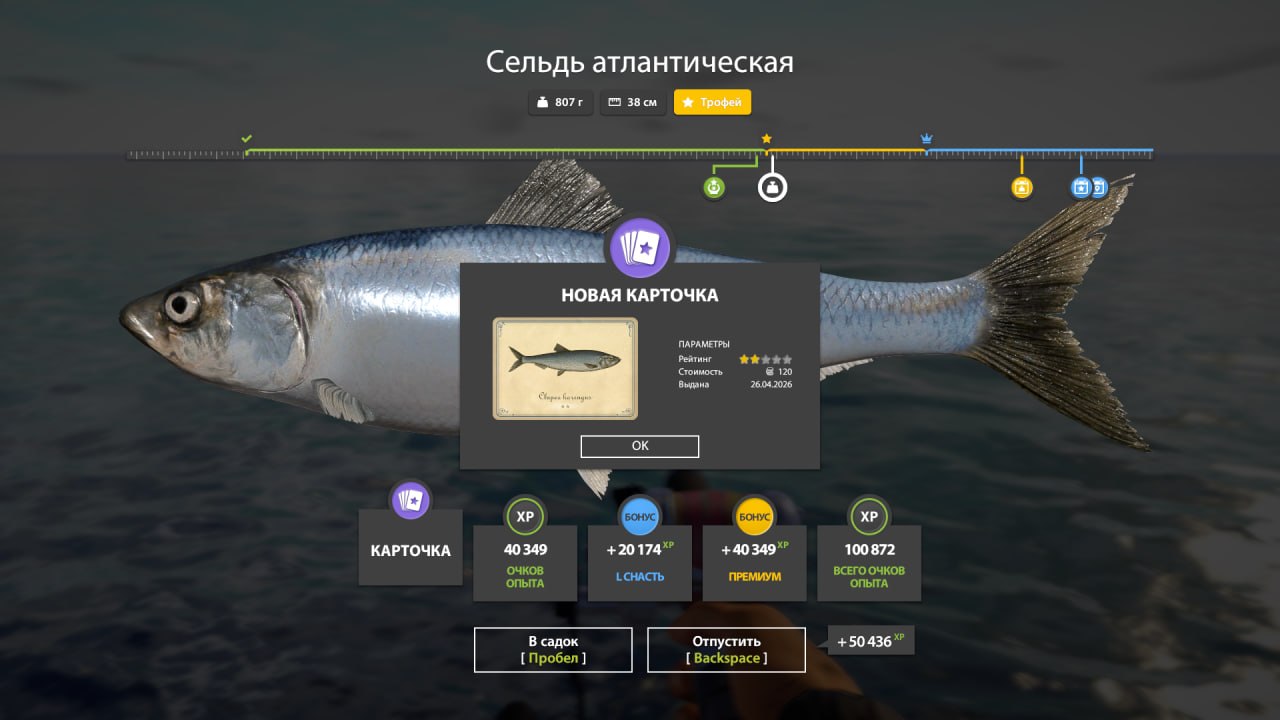Click the yellow БОНУС circle for ПРЕМИУМ bonus
This screenshot has width=1280, height=720.
point(754,516)
